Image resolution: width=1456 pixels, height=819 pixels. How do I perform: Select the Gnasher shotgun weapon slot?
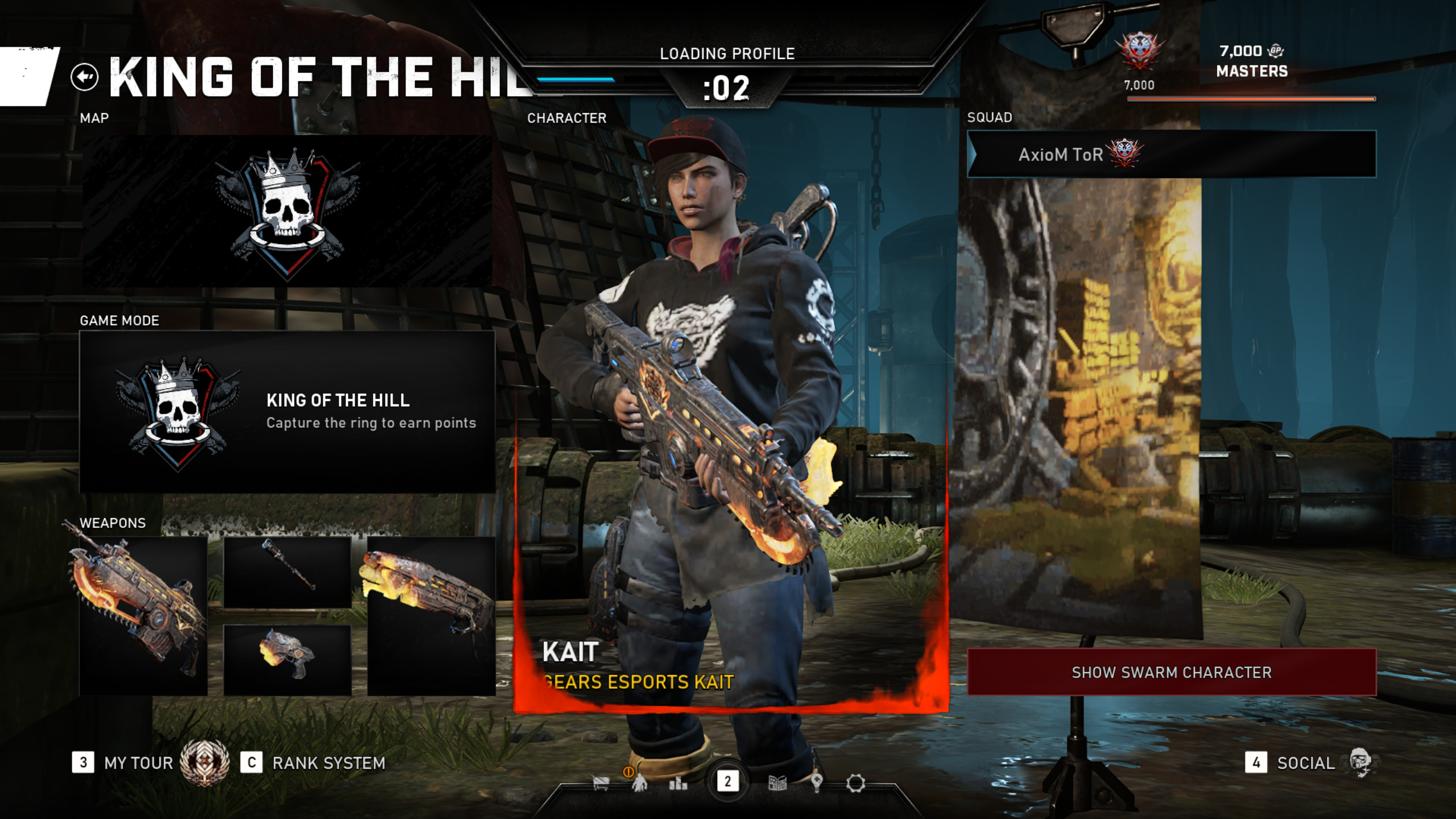[x=431, y=615]
